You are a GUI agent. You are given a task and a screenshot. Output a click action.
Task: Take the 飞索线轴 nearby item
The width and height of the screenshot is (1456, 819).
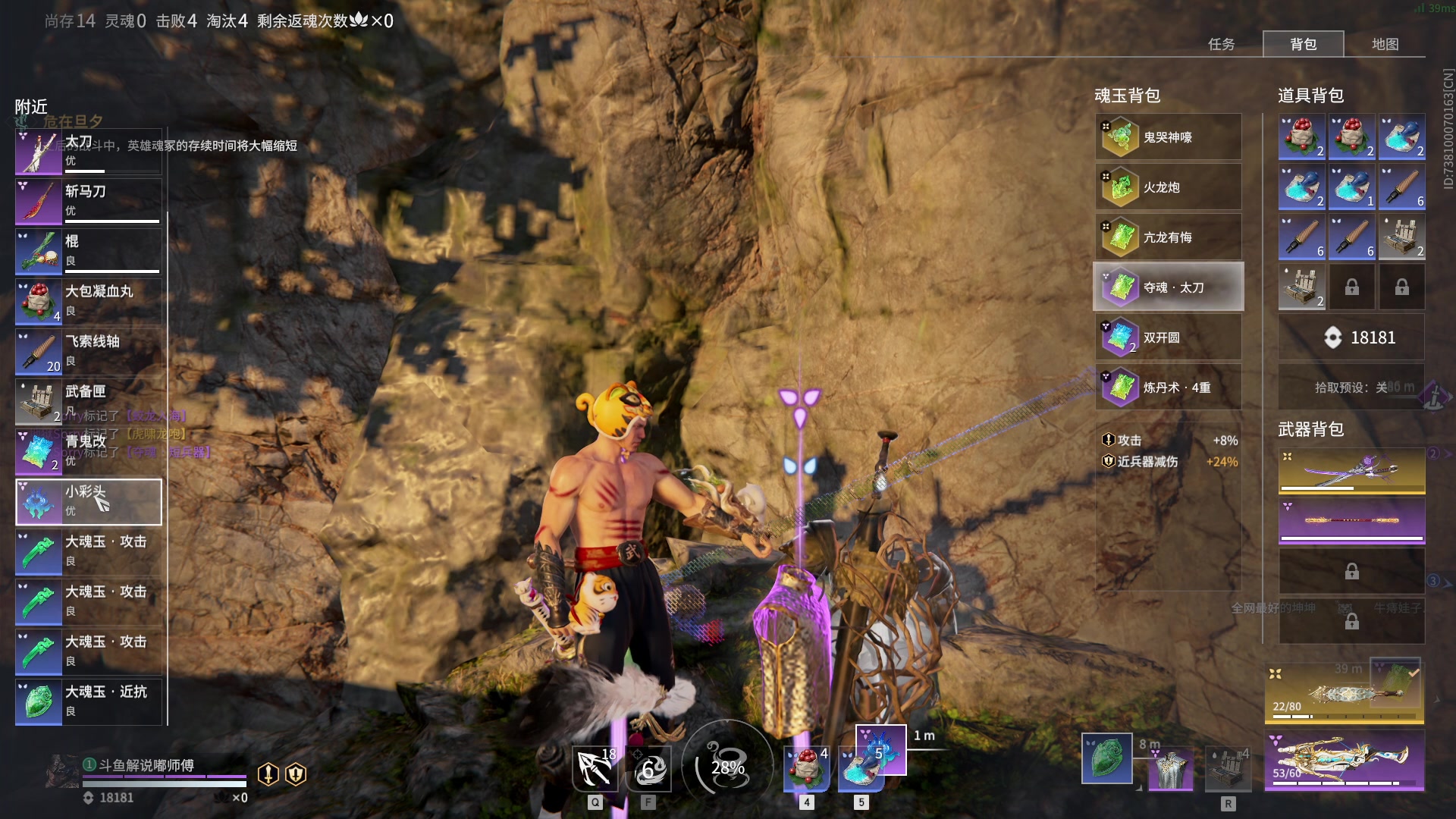point(89,352)
